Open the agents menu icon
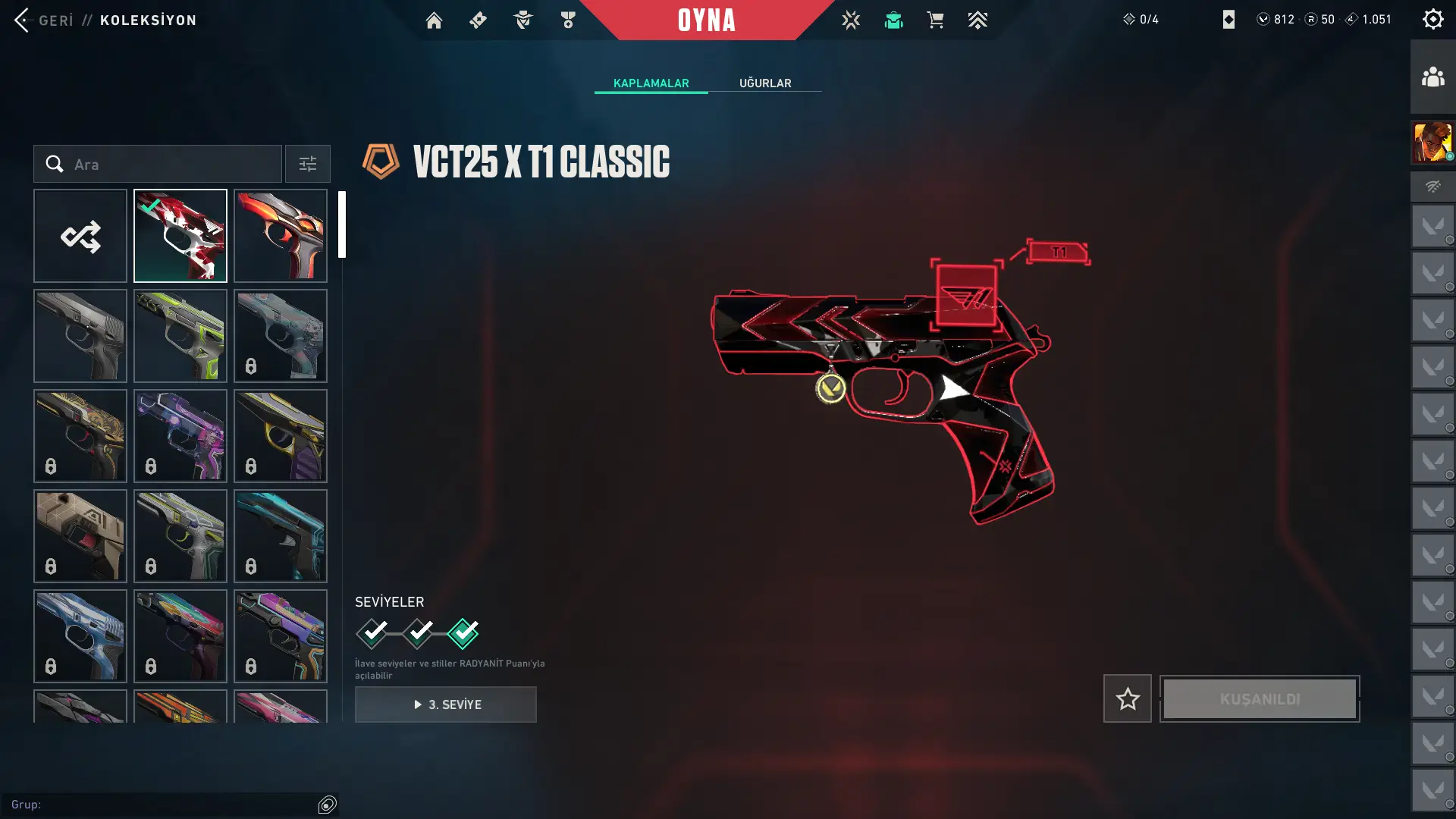 [523, 20]
